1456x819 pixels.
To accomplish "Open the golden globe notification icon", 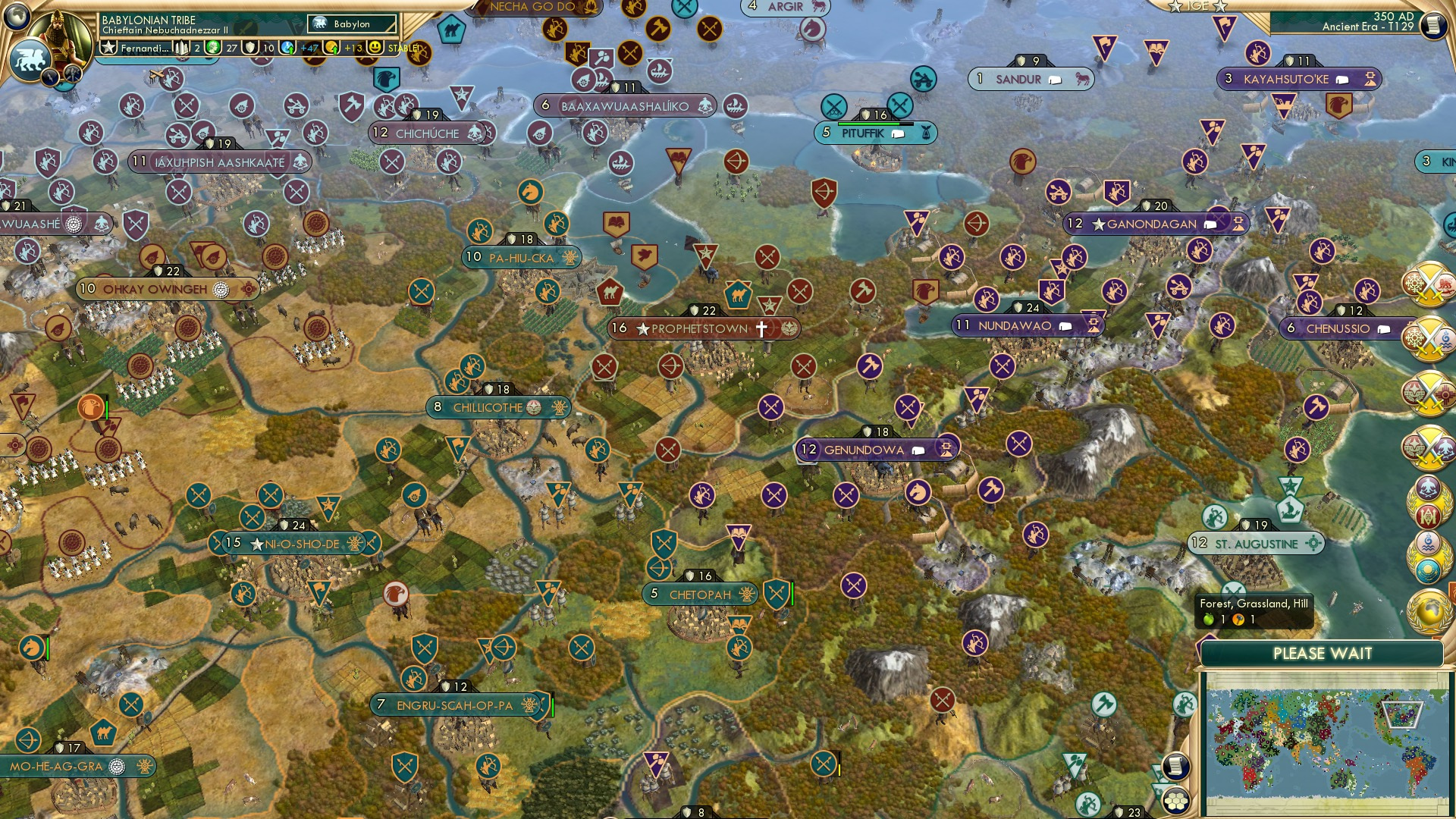I will pos(1429,612).
